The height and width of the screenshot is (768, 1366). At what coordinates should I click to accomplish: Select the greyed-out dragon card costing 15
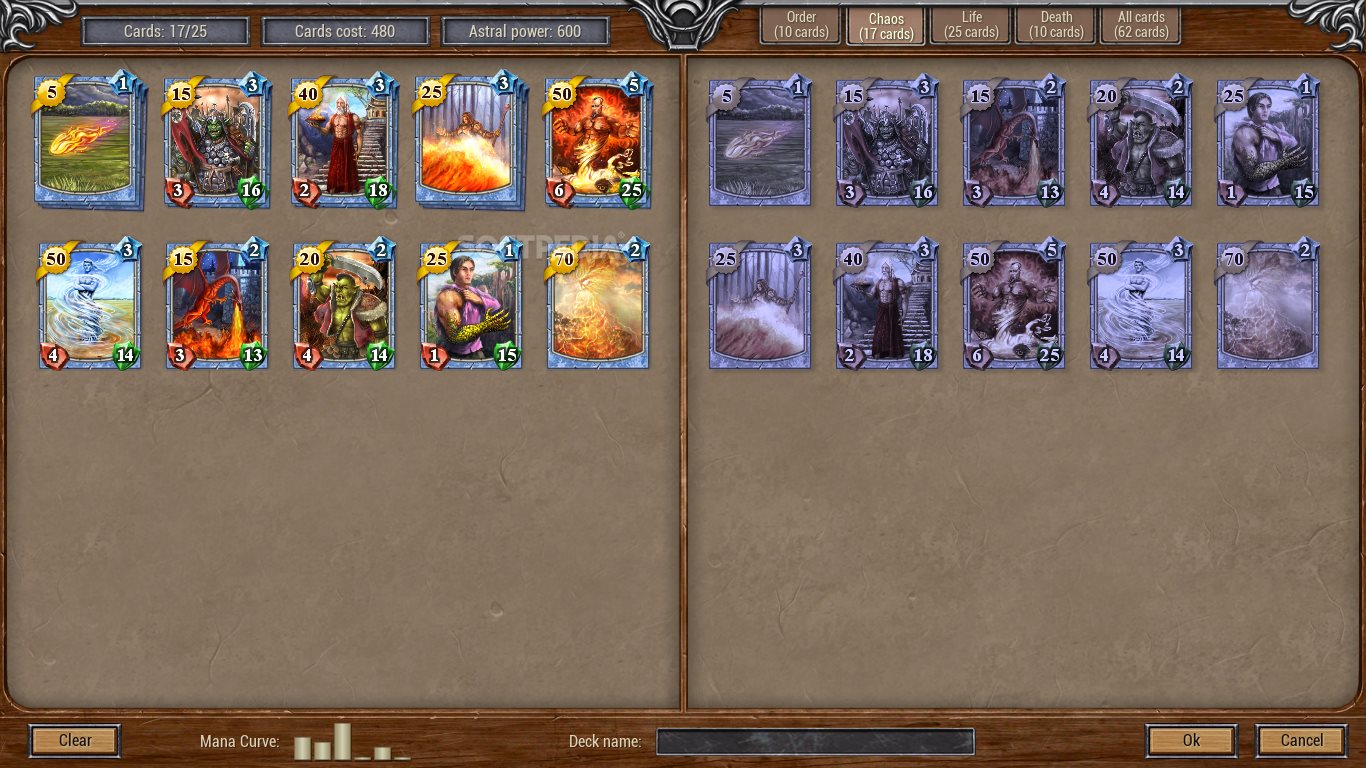pos(1013,143)
